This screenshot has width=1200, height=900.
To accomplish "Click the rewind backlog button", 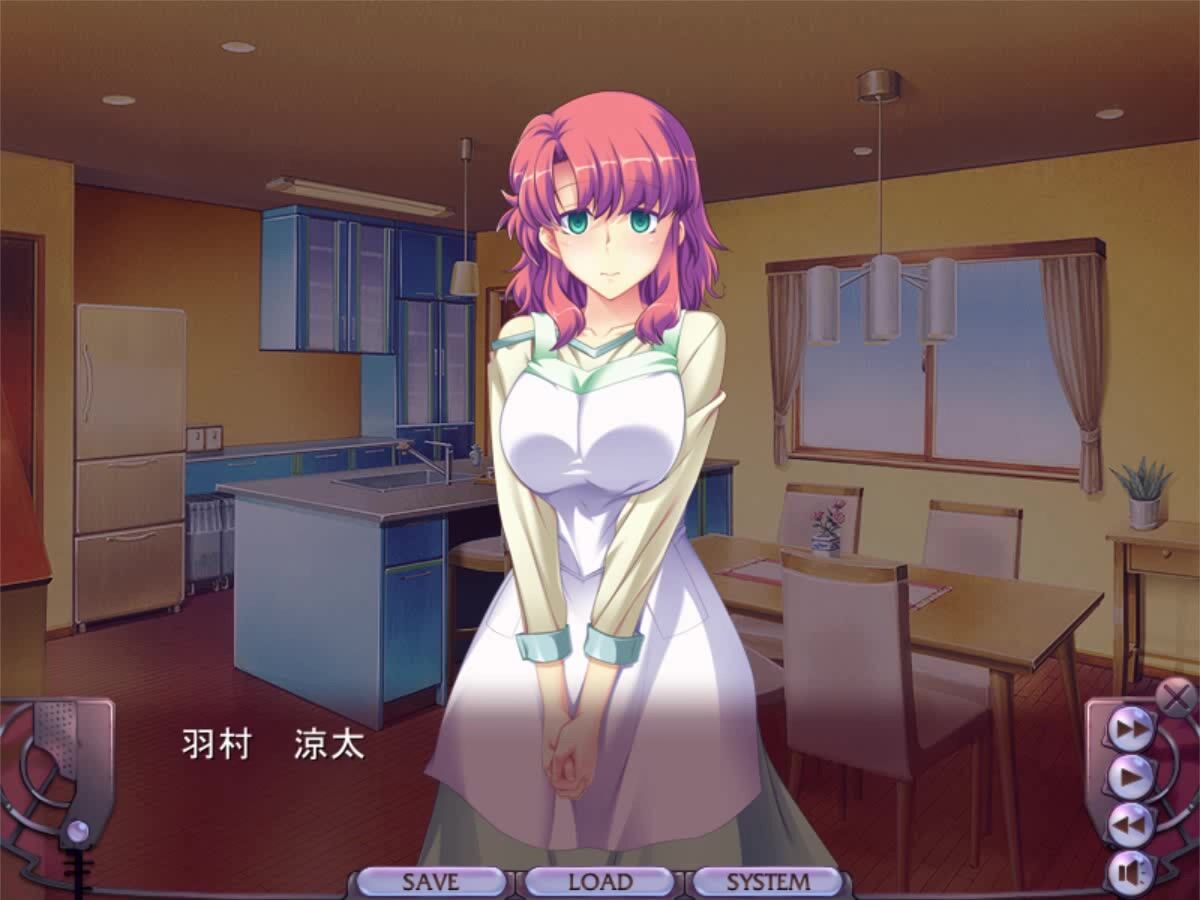I will click(x=1132, y=825).
